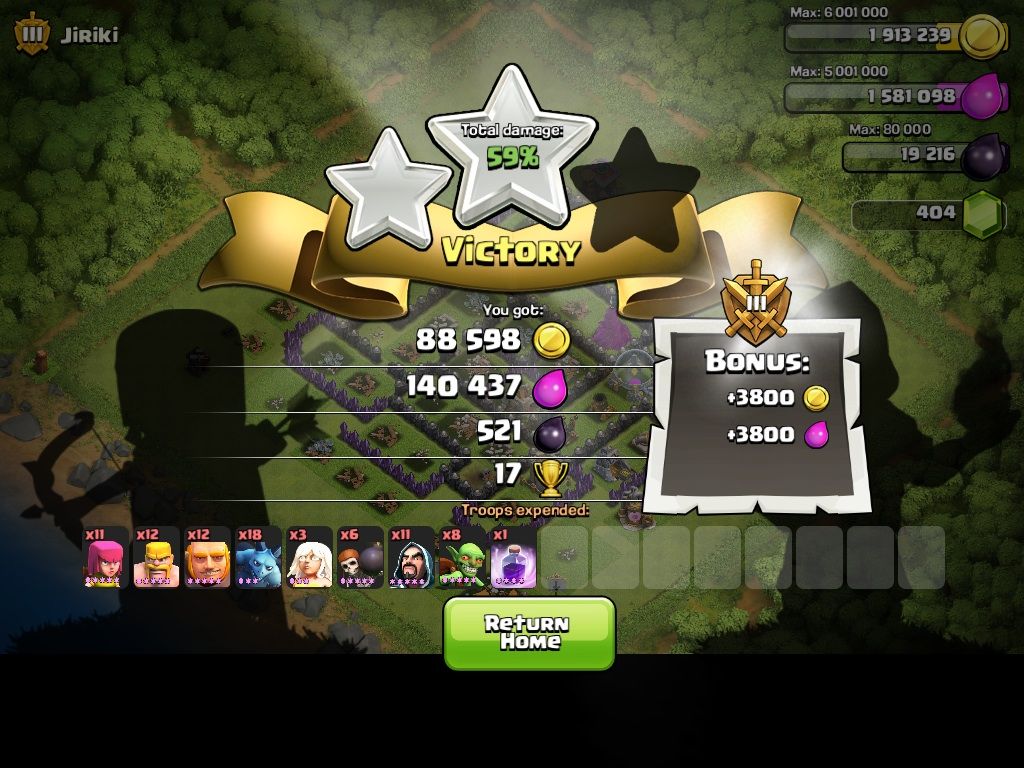Viewport: 1024px width, 768px height.
Task: Select the green Goblin troop card
Action: [462, 558]
